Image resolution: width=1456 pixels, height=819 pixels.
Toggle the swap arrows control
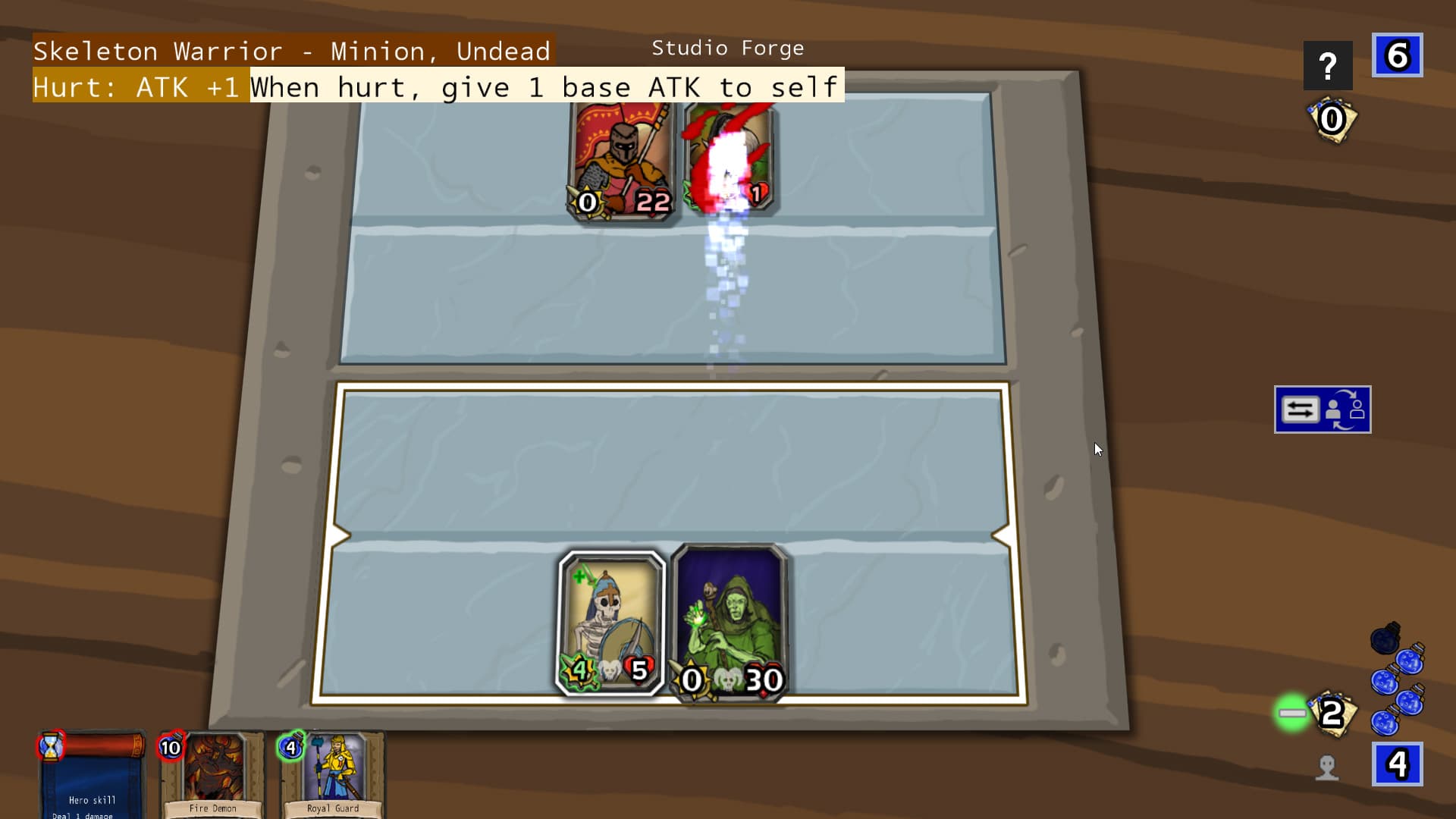tap(1300, 409)
